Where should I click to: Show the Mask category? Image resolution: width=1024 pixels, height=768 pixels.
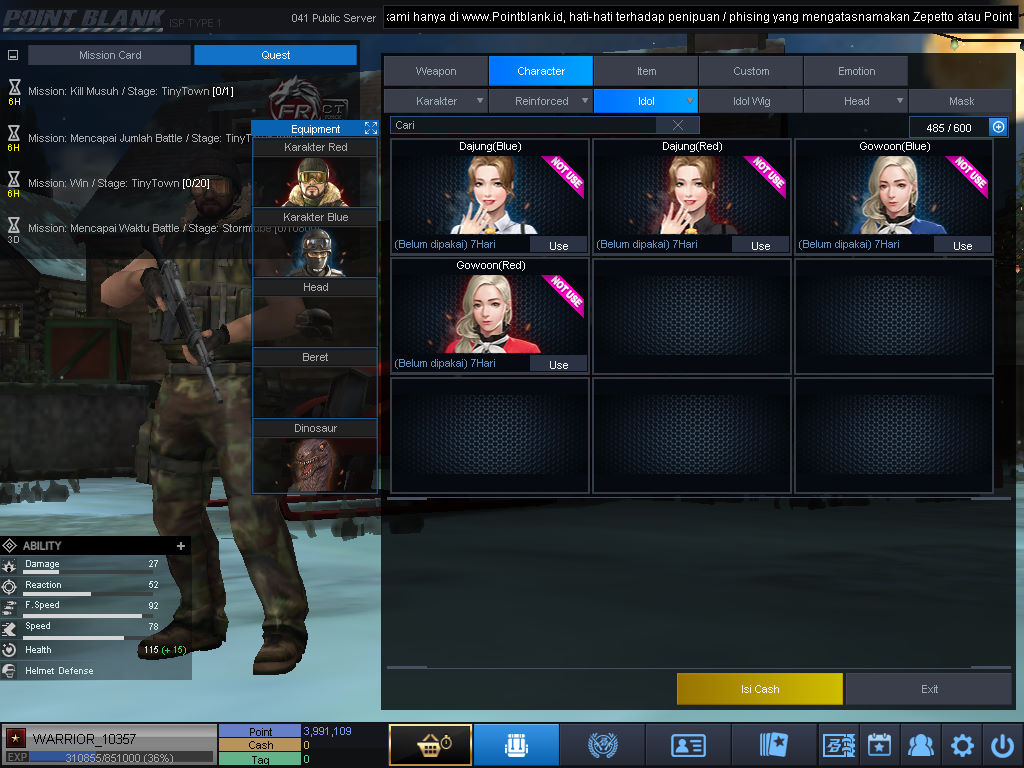[961, 101]
